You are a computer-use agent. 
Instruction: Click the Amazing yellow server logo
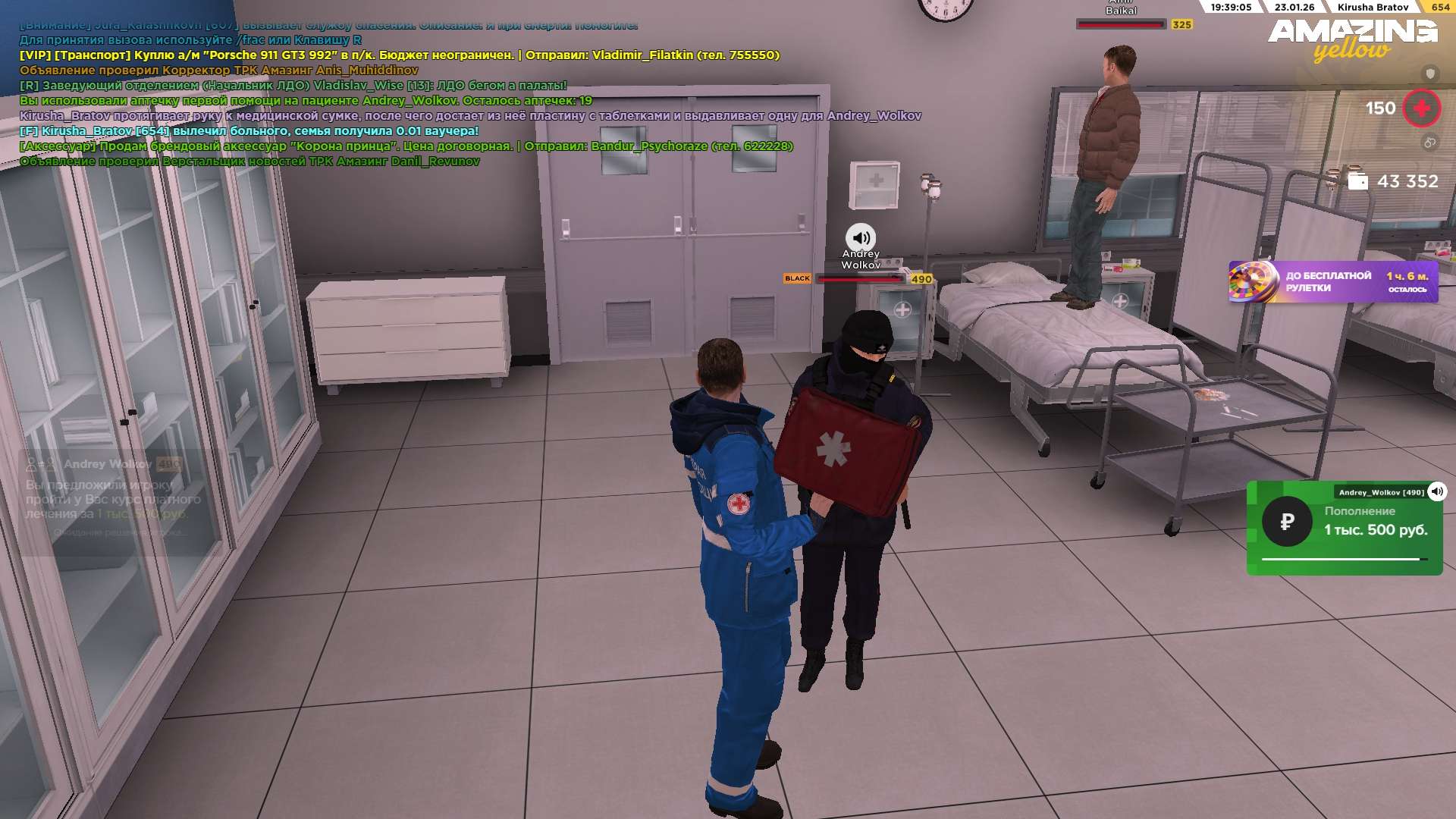(x=1352, y=39)
